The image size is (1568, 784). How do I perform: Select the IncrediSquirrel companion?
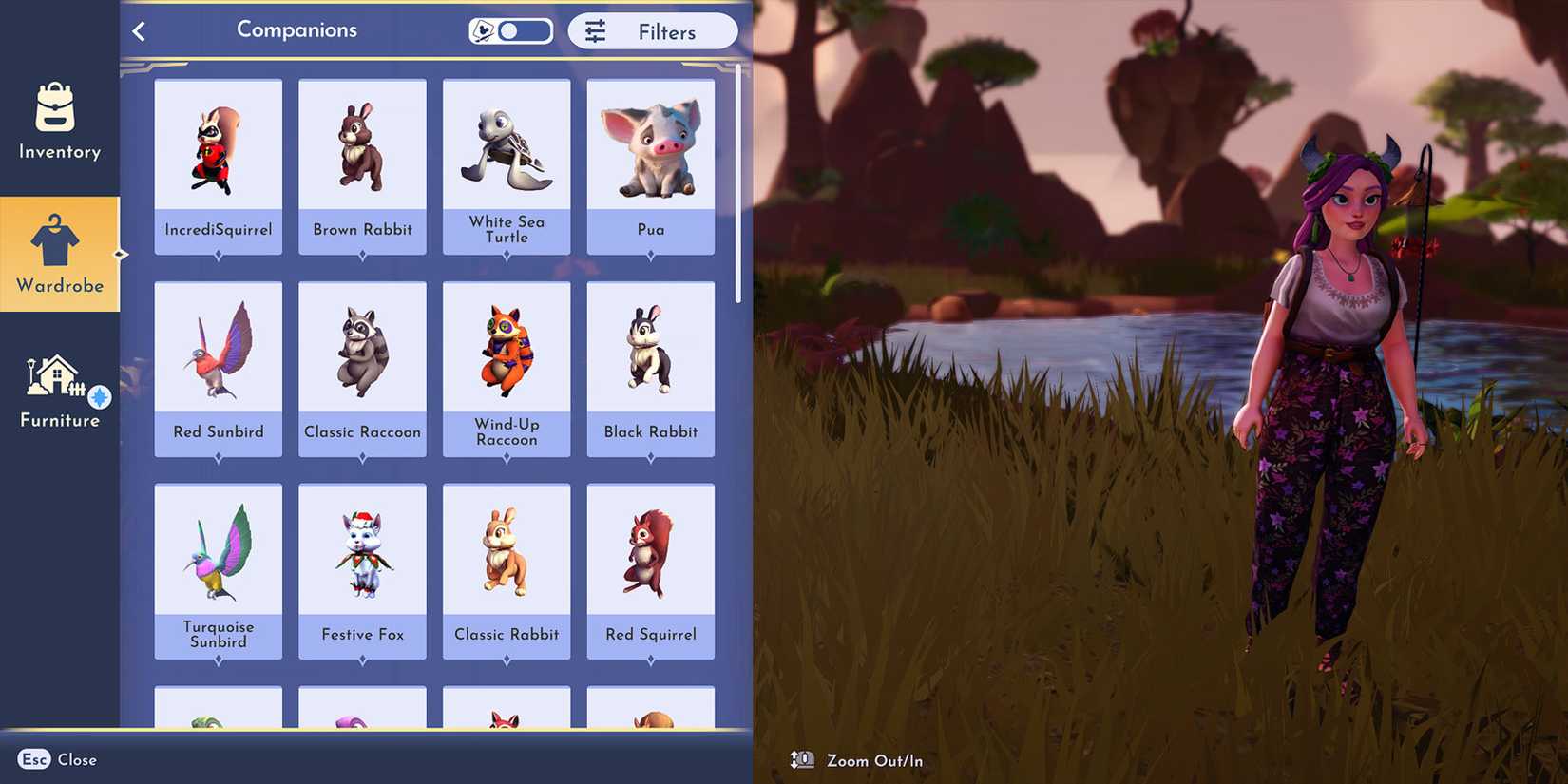[218, 152]
